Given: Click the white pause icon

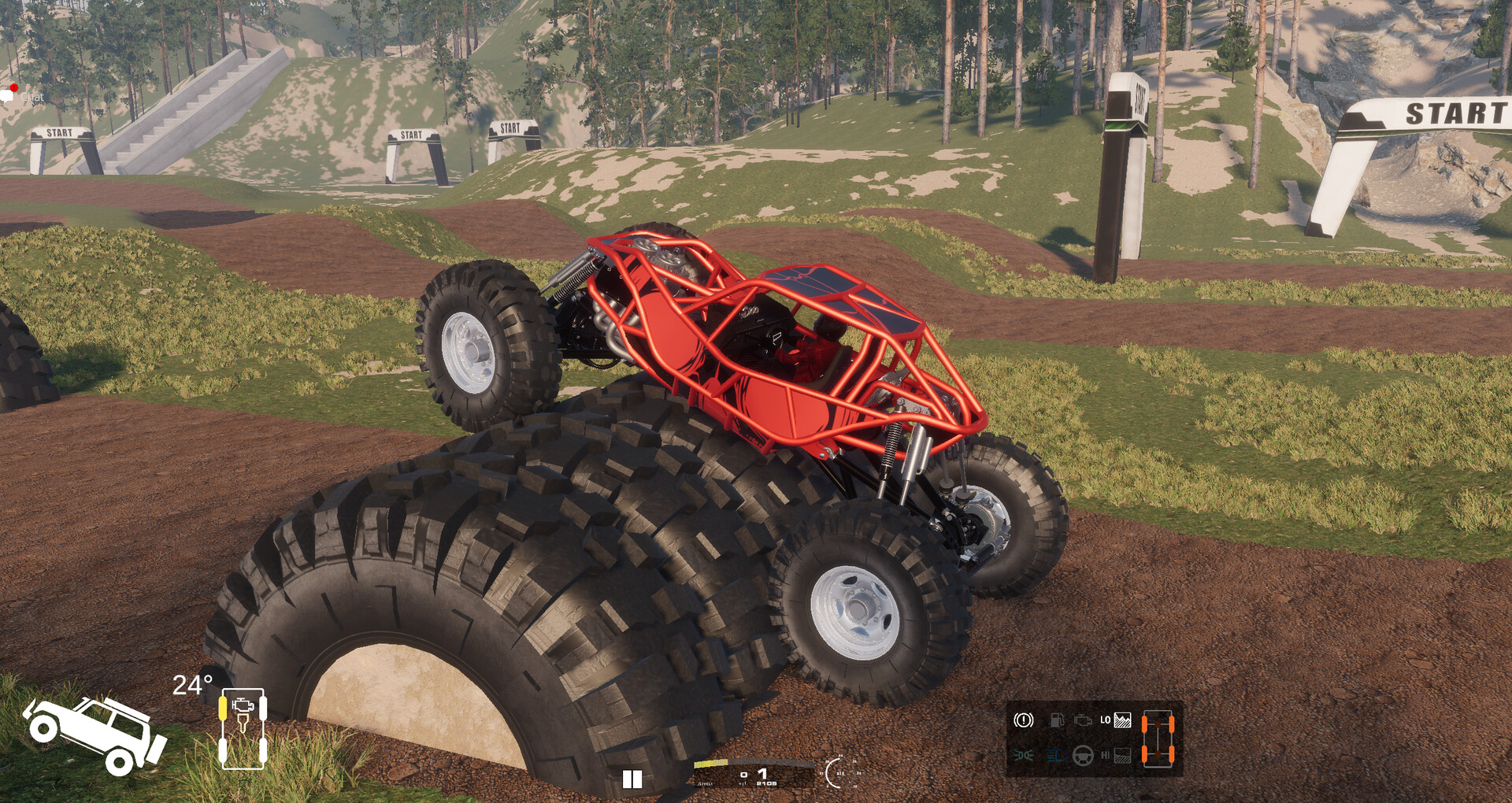Looking at the screenshot, I should pos(632,779).
